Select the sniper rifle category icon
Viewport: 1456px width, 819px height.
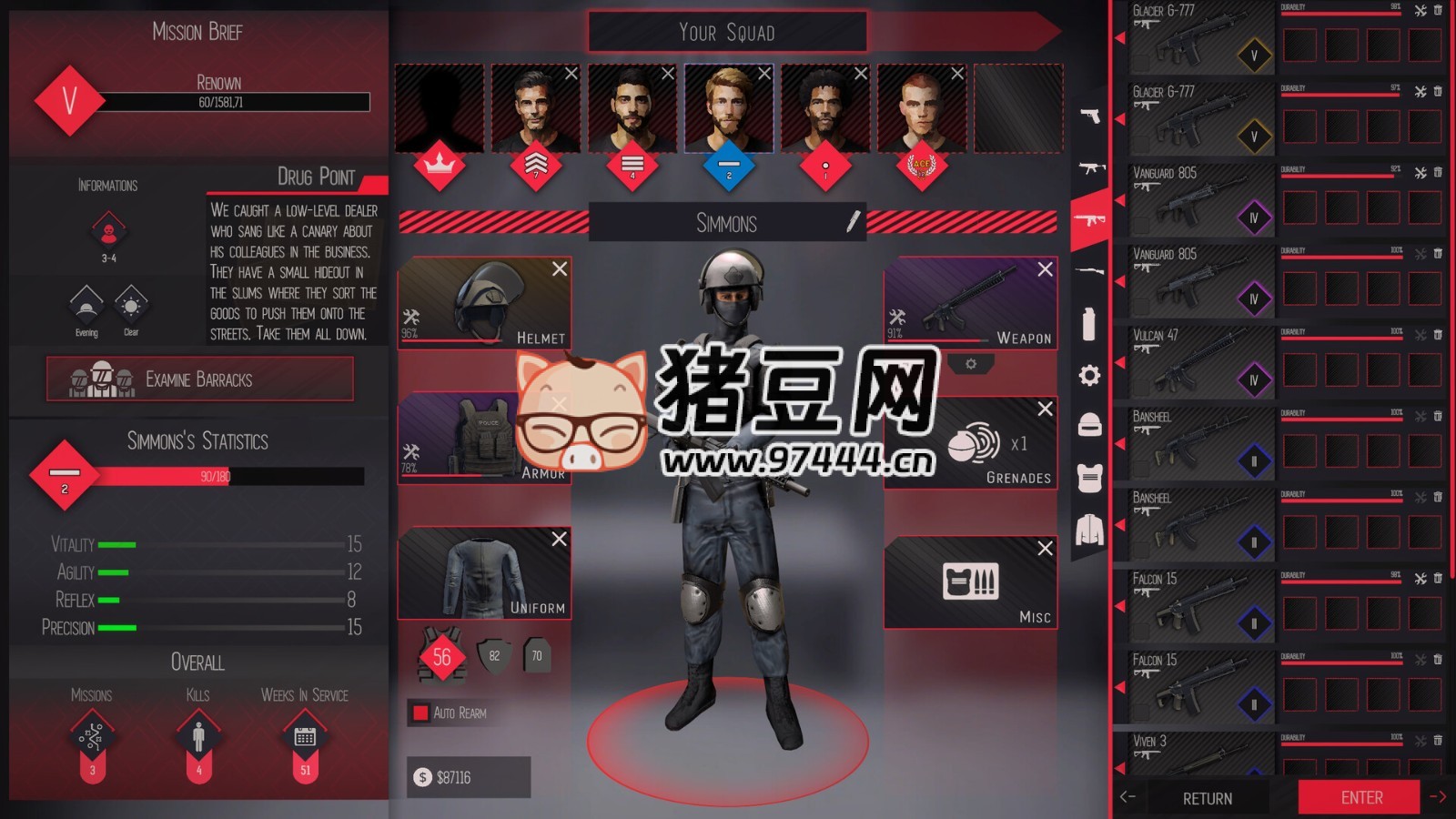click(1088, 270)
